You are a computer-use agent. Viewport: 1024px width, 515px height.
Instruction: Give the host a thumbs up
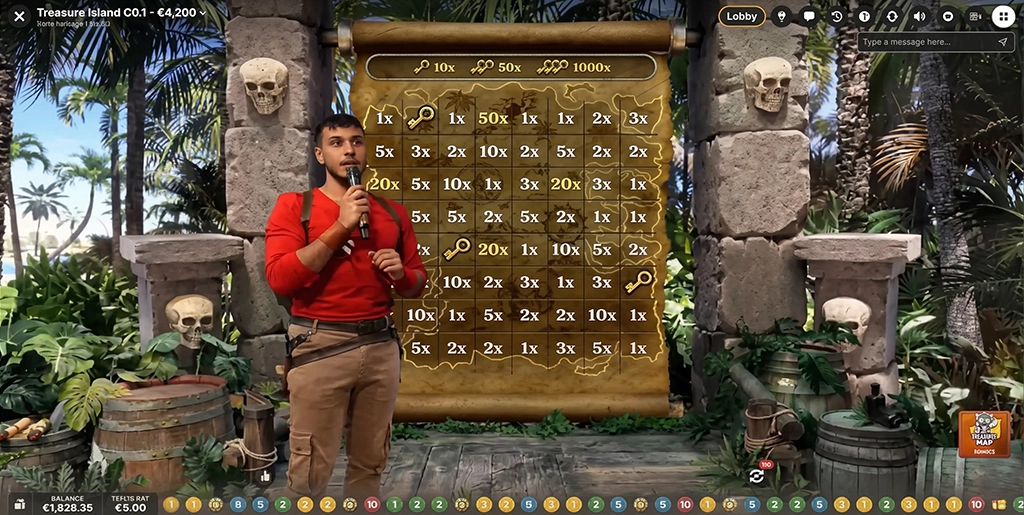tap(266, 476)
